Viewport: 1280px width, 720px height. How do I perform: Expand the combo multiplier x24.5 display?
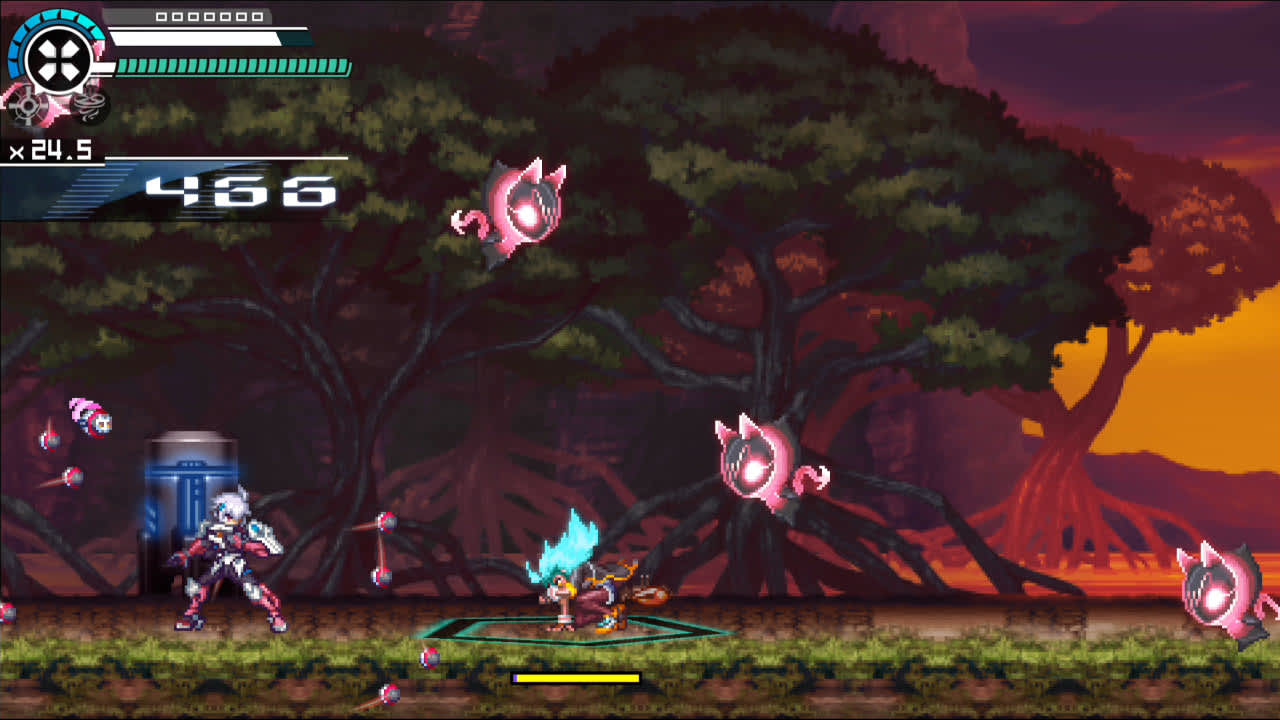click(50, 152)
